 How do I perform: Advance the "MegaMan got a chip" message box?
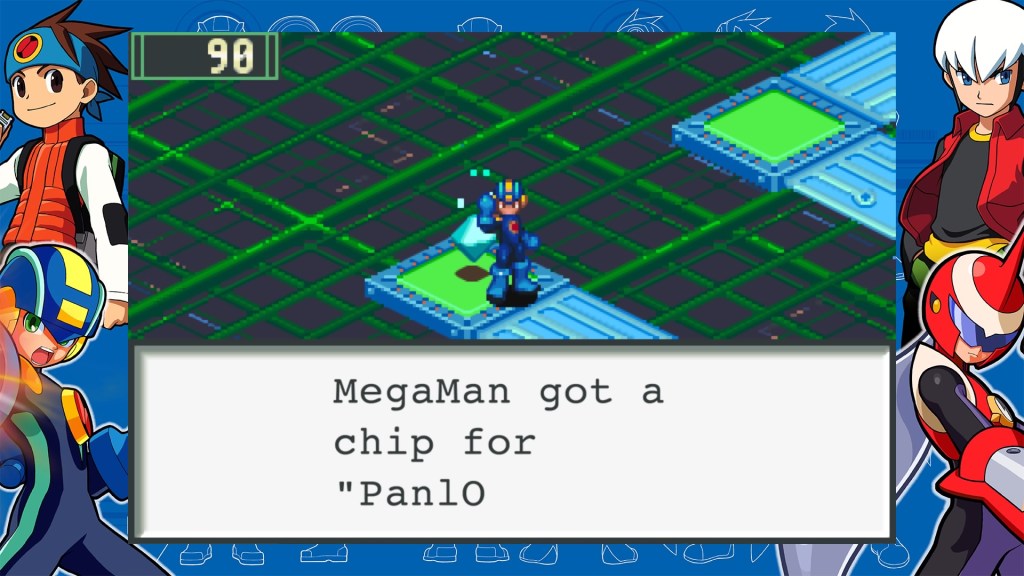pos(511,442)
